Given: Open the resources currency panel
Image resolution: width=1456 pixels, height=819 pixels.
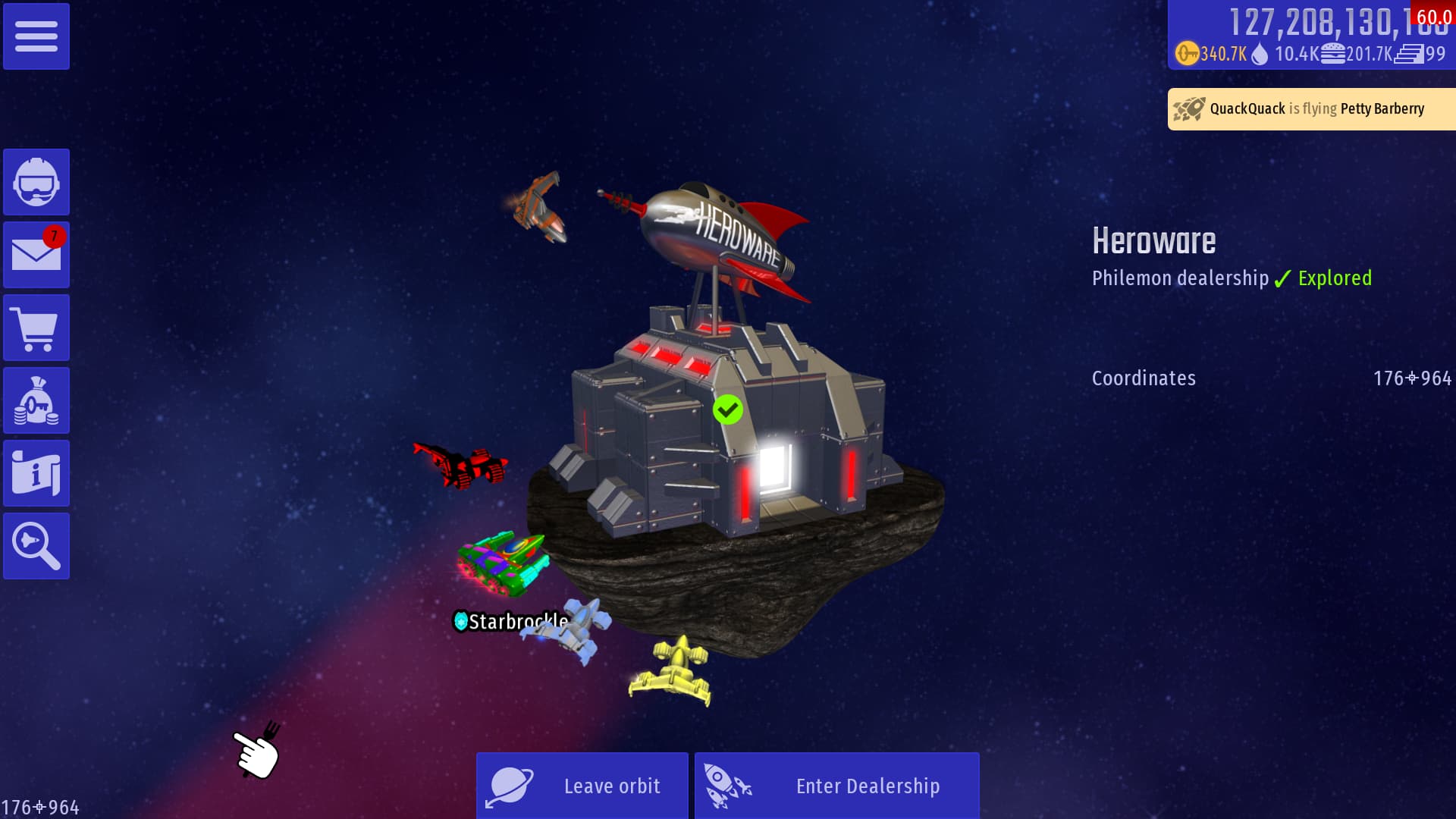Looking at the screenshot, I should pyautogui.click(x=1311, y=36).
